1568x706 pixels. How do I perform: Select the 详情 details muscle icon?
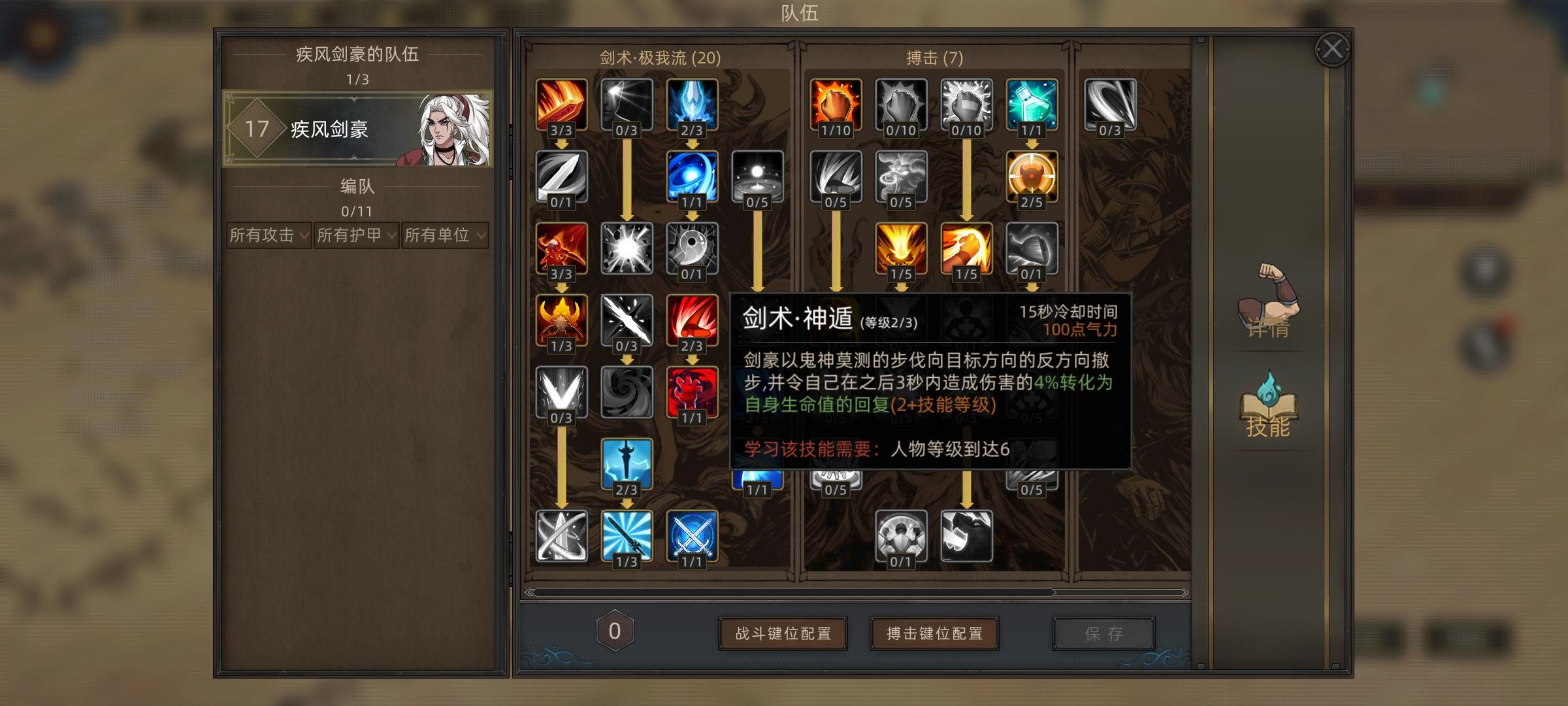point(1267,307)
